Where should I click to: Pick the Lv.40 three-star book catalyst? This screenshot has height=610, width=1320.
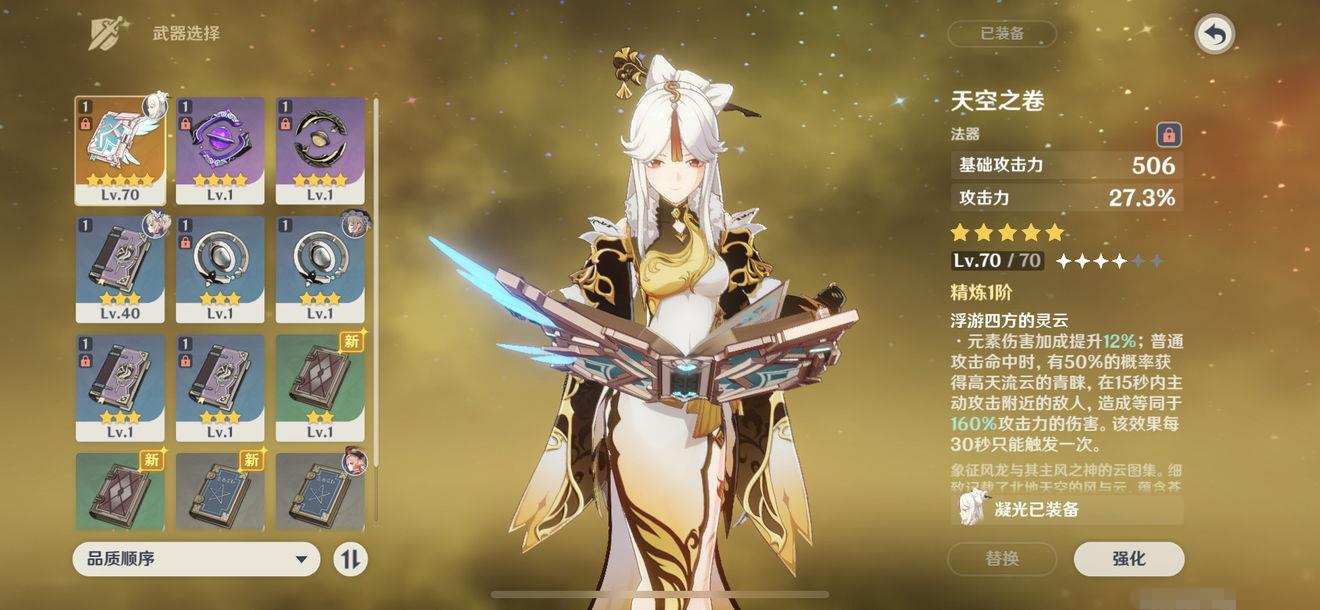click(120, 269)
